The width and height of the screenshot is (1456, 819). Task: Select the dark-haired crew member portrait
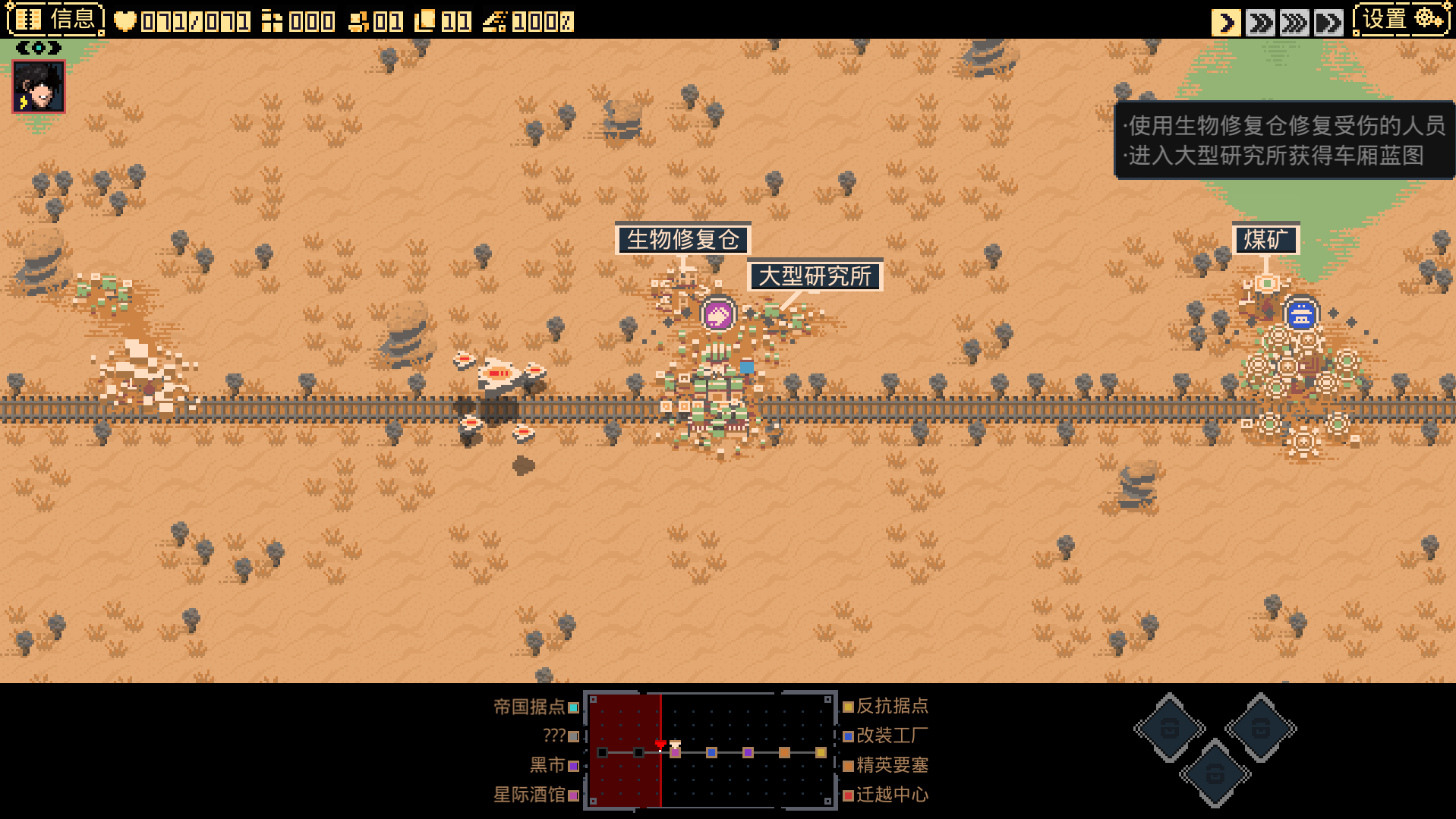(39, 87)
